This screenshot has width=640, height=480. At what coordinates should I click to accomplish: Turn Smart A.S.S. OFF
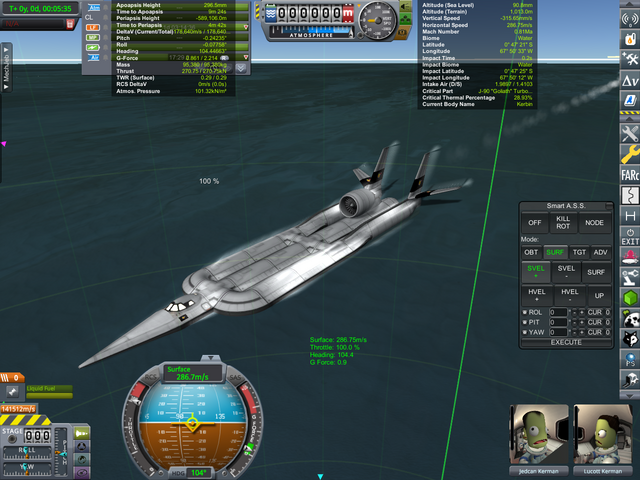click(535, 223)
